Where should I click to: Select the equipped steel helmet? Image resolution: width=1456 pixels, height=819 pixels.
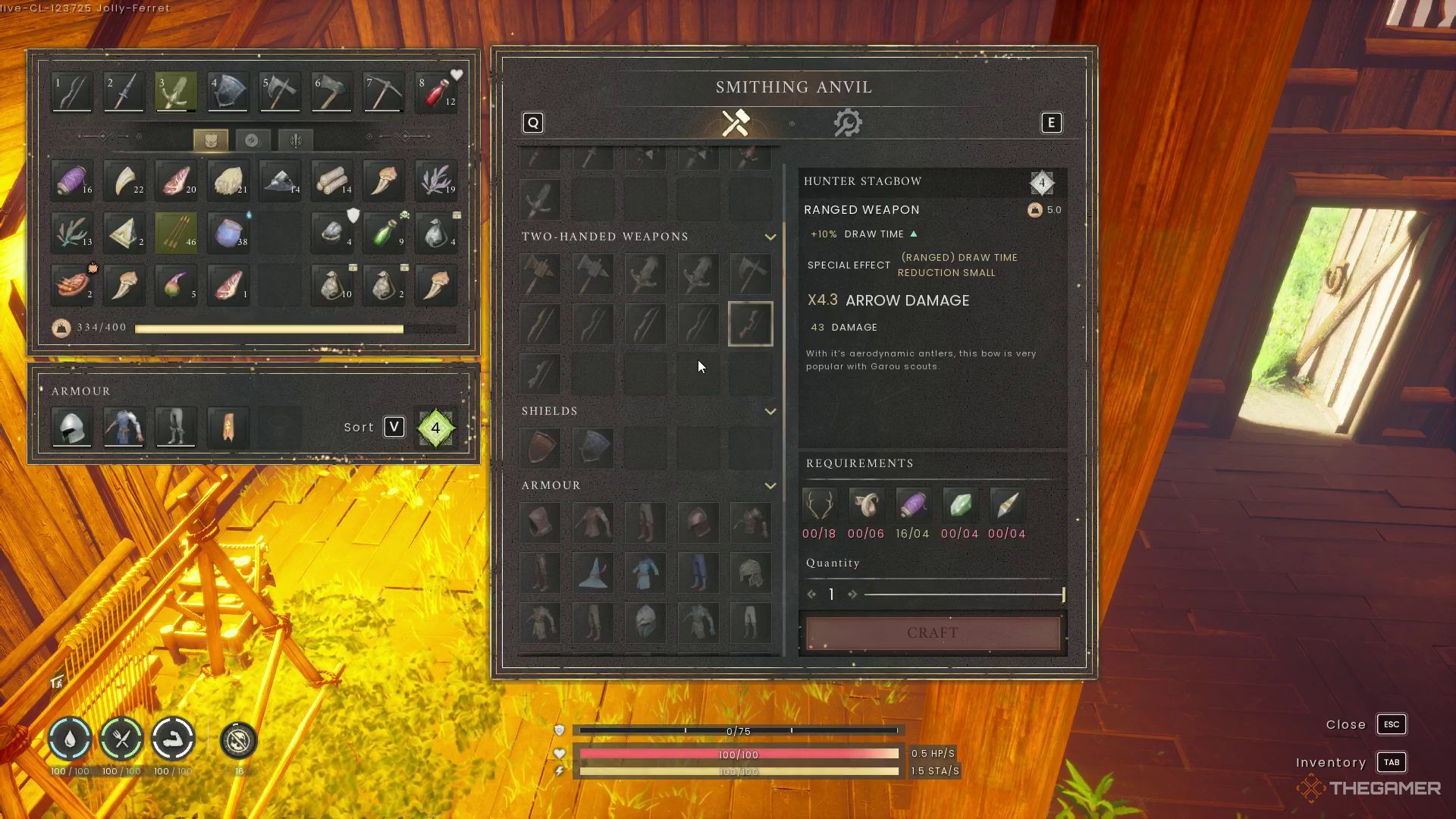pos(72,428)
